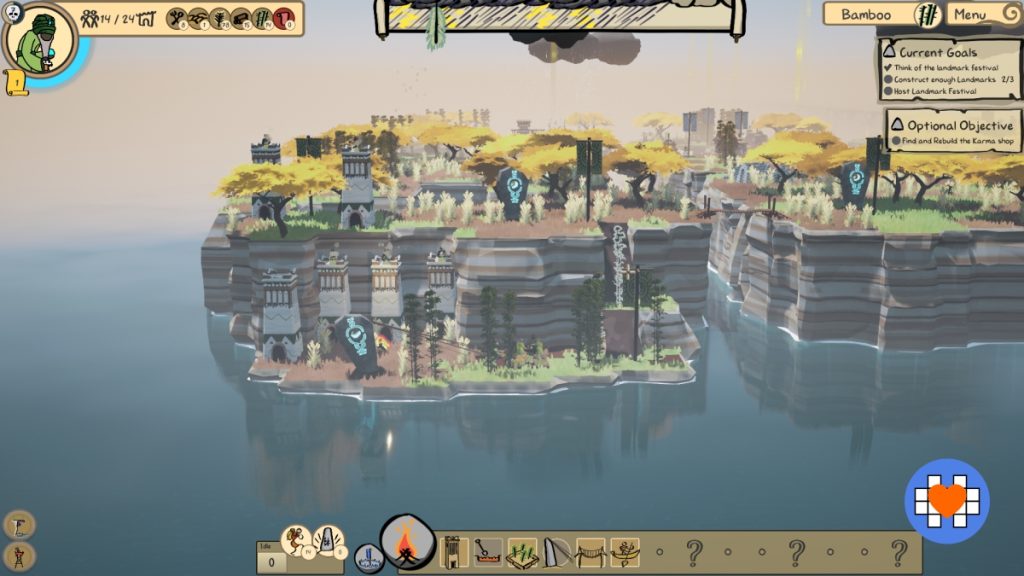Viewport: 1024px width, 576px height.
Task: Open the yellow scroll notification
Action: pyautogui.click(x=17, y=84)
